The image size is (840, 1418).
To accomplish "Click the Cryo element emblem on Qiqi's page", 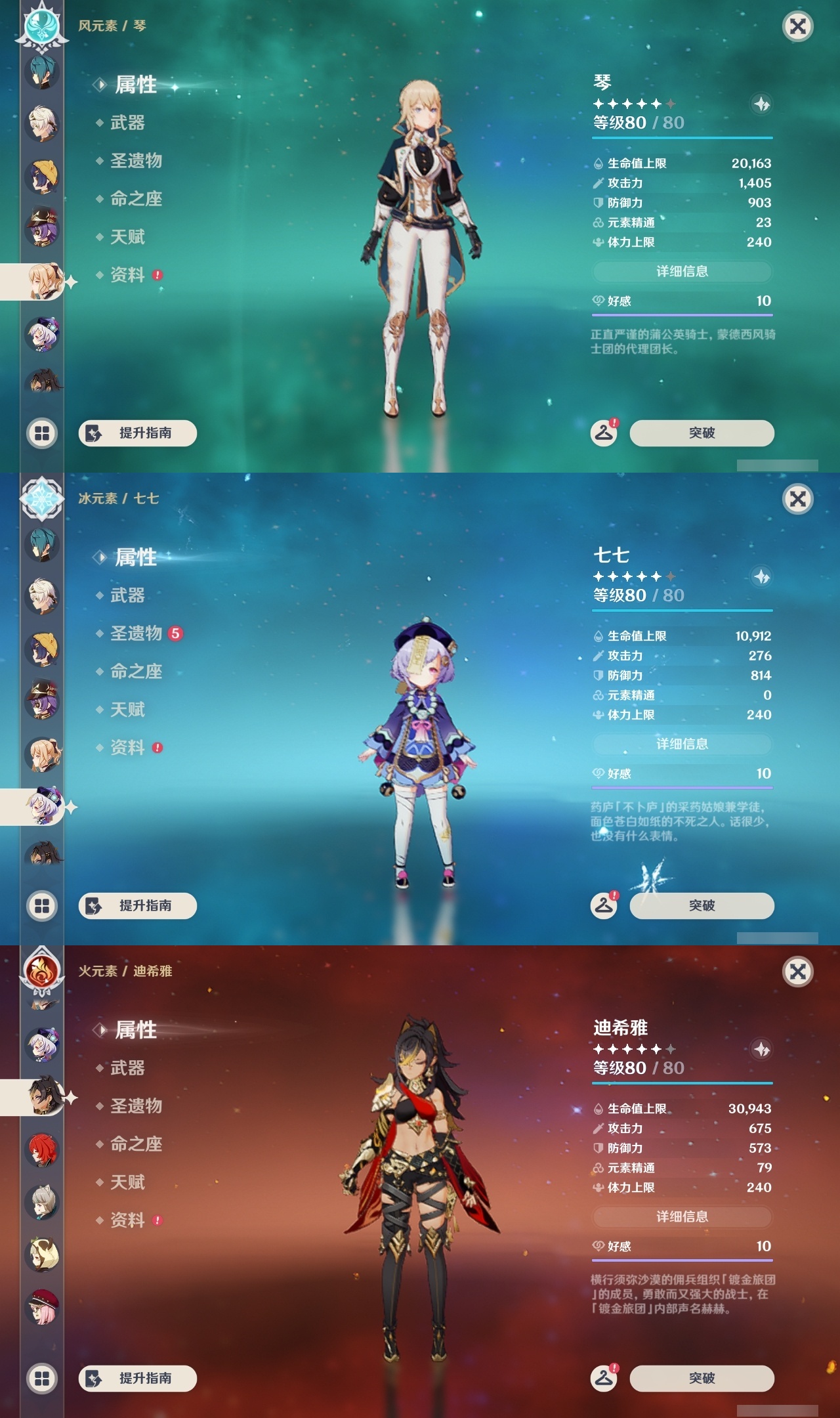I will pyautogui.click(x=41, y=500).
